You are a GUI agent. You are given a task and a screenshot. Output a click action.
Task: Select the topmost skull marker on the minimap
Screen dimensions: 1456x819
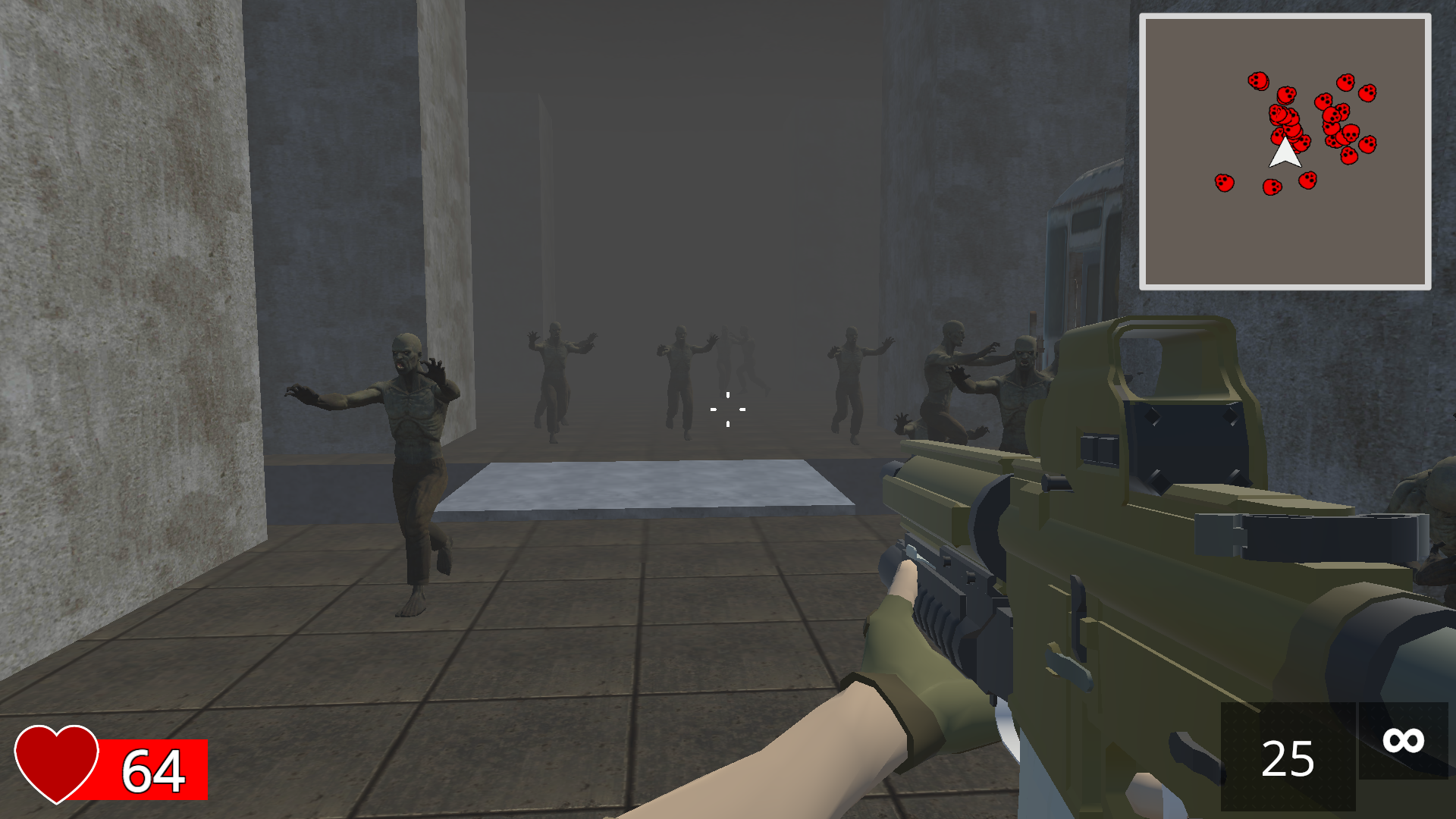1259,80
